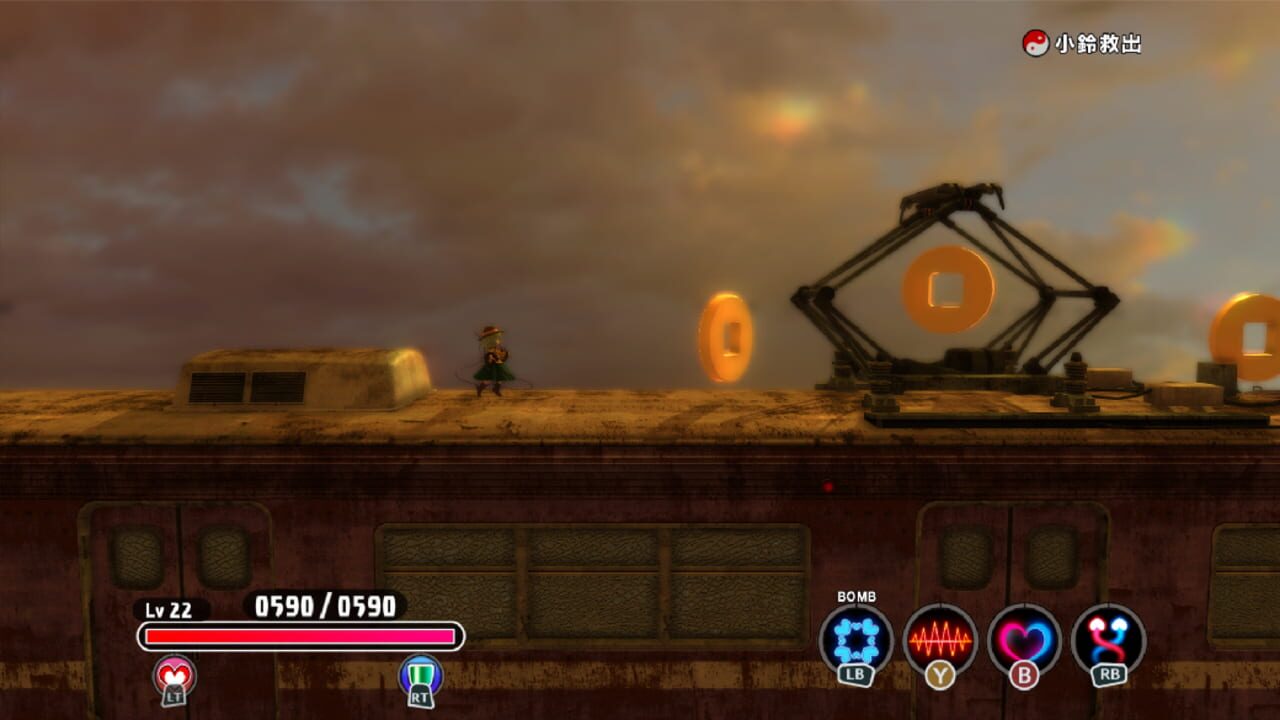
Task: Toggle the LB button prompt under the bomb icon
Action: (855, 672)
